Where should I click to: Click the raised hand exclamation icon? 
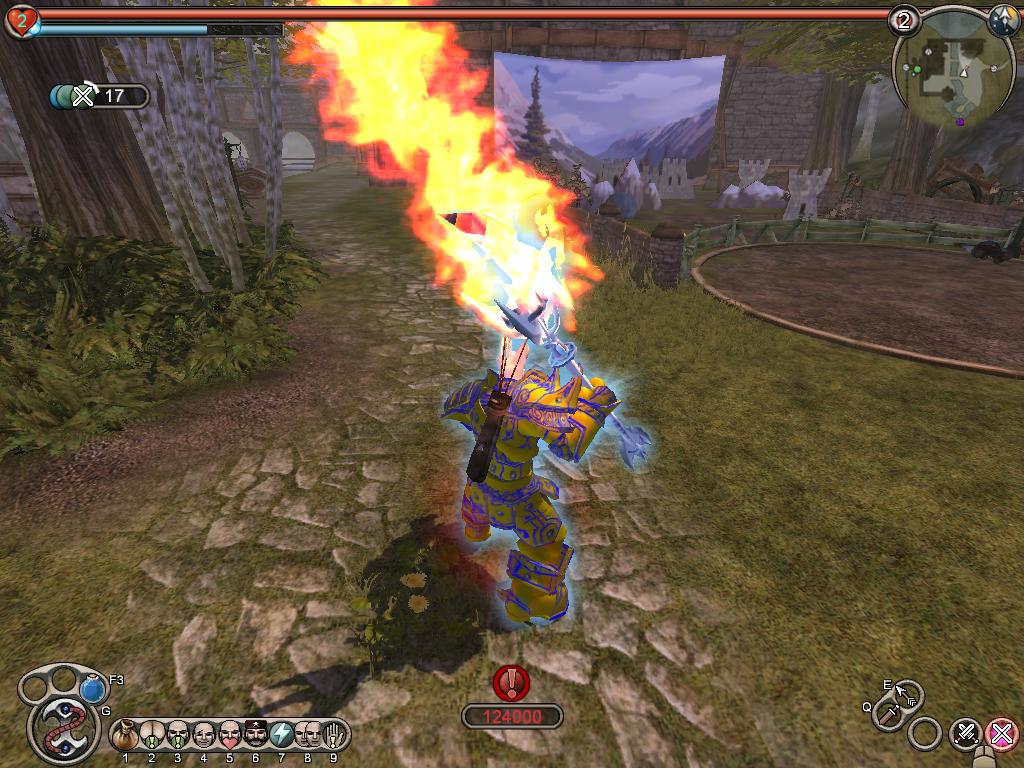point(334,735)
